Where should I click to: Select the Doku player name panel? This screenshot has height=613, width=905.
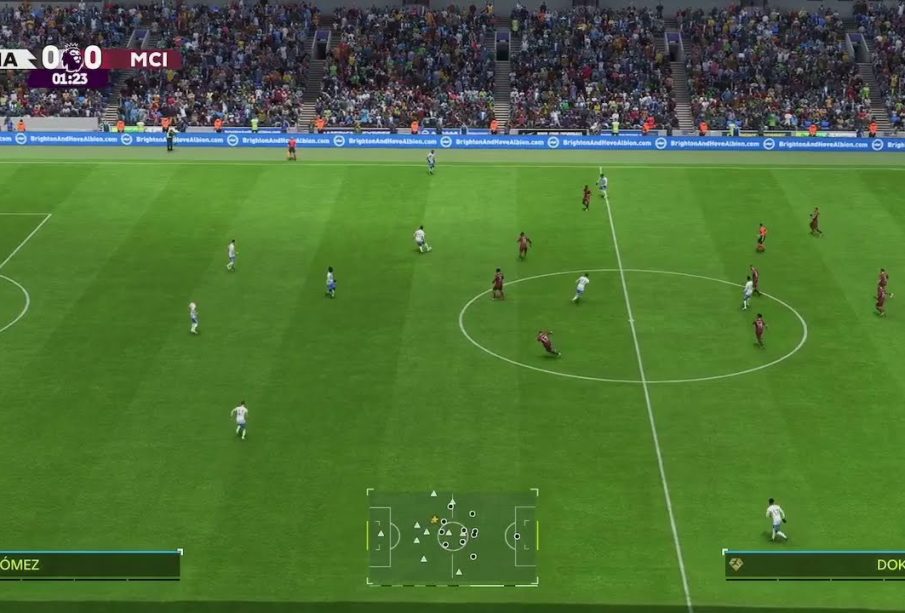(x=814, y=565)
